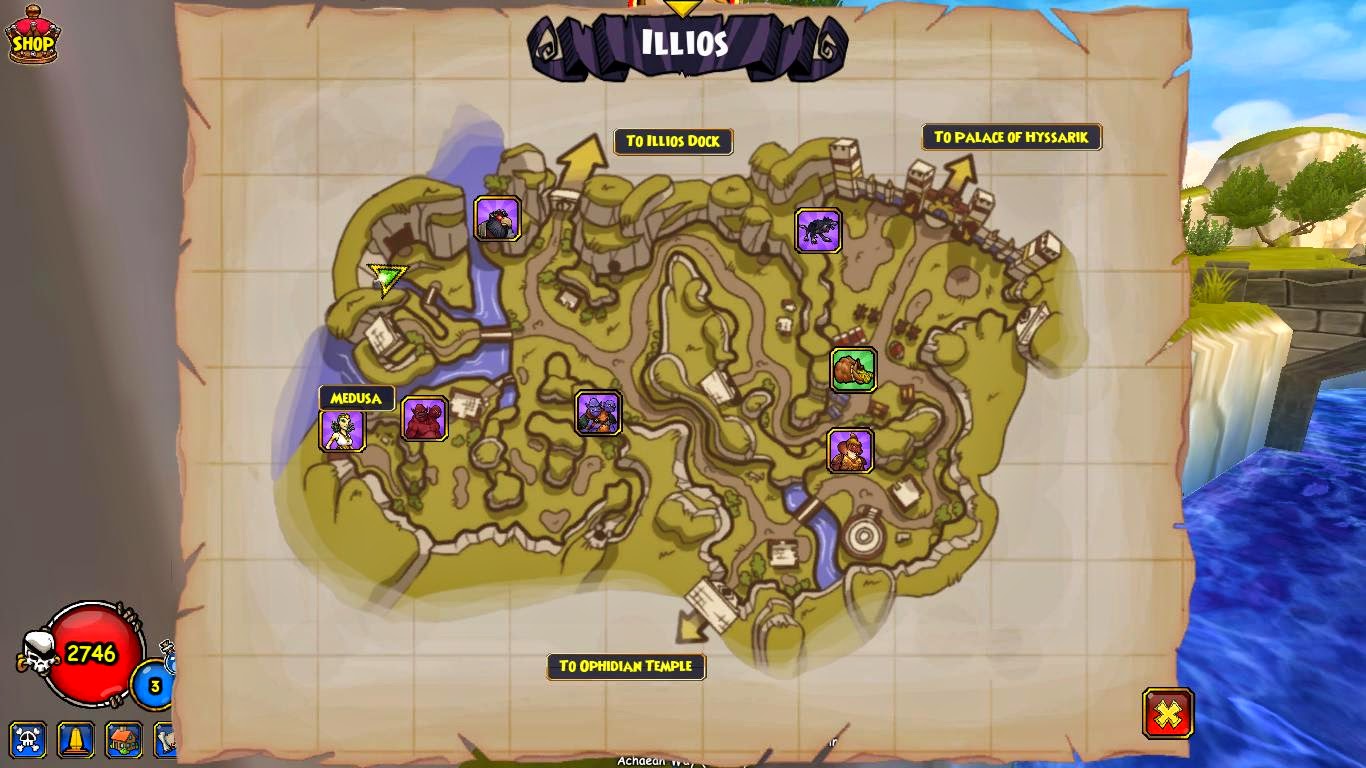
Task: Click the 'To Illios Dock' exit arrow
Action: 672,142
